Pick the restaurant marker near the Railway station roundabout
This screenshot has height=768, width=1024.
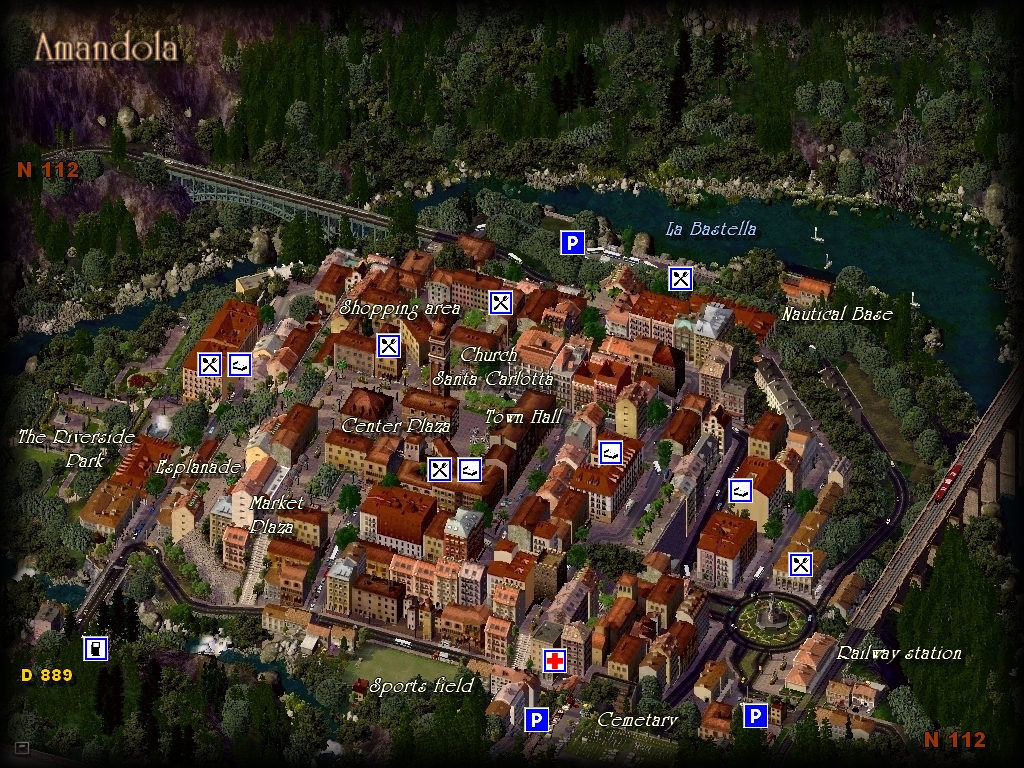tap(800, 564)
